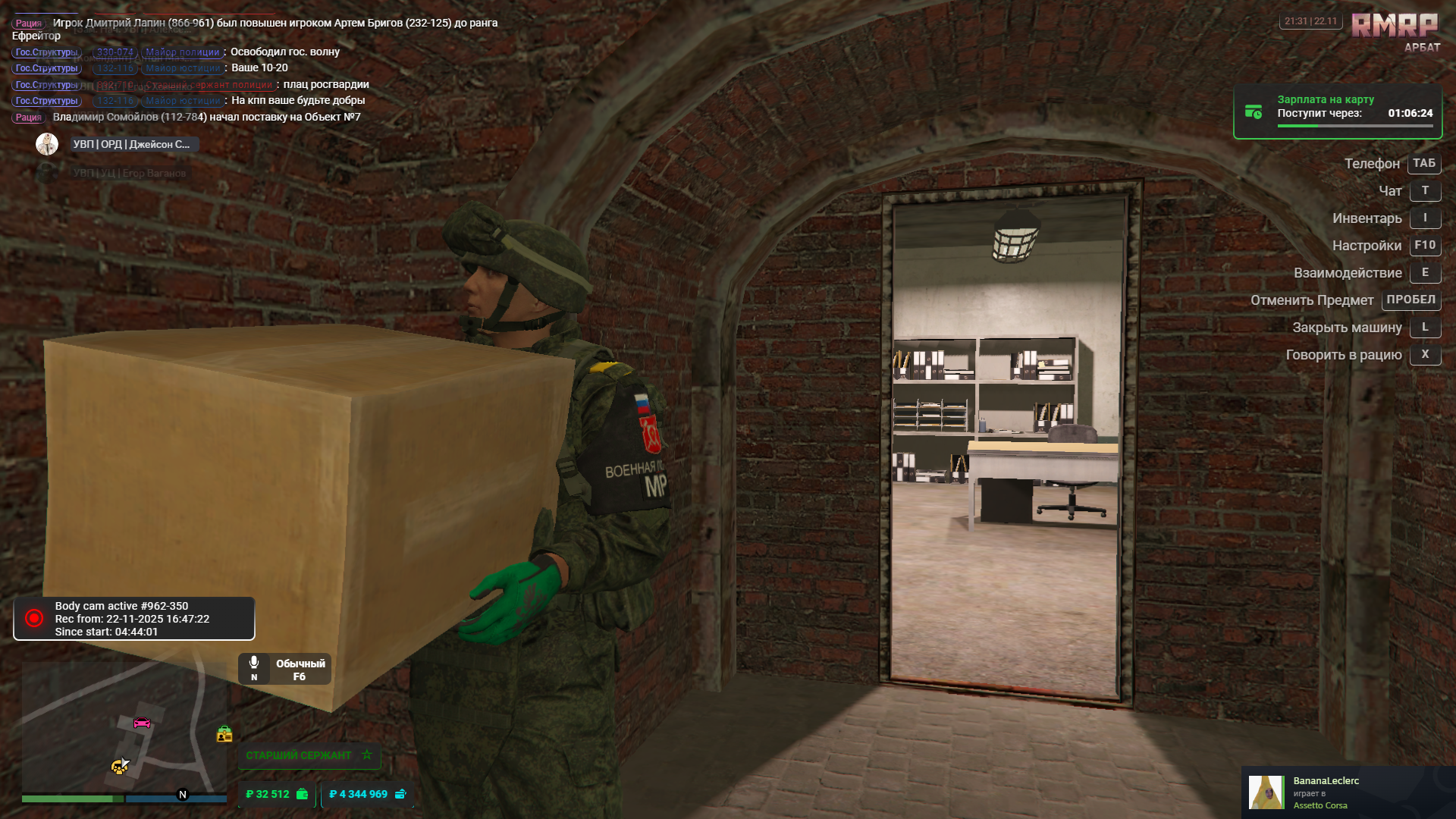Open the Телефон menu via TAB label
The width and height of the screenshot is (1456, 819).
(1423, 164)
